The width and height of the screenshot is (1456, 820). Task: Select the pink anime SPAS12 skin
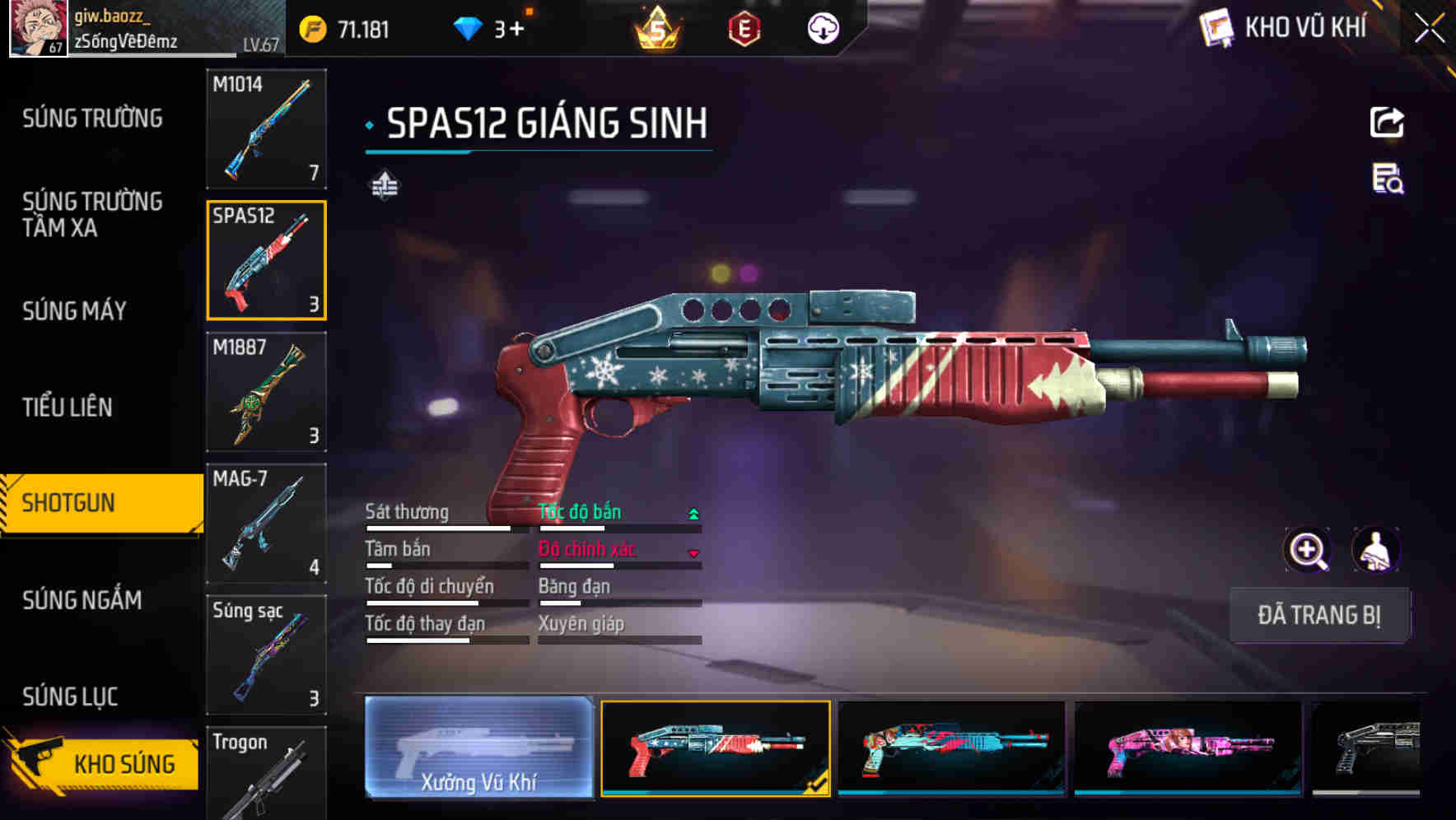tap(1188, 748)
